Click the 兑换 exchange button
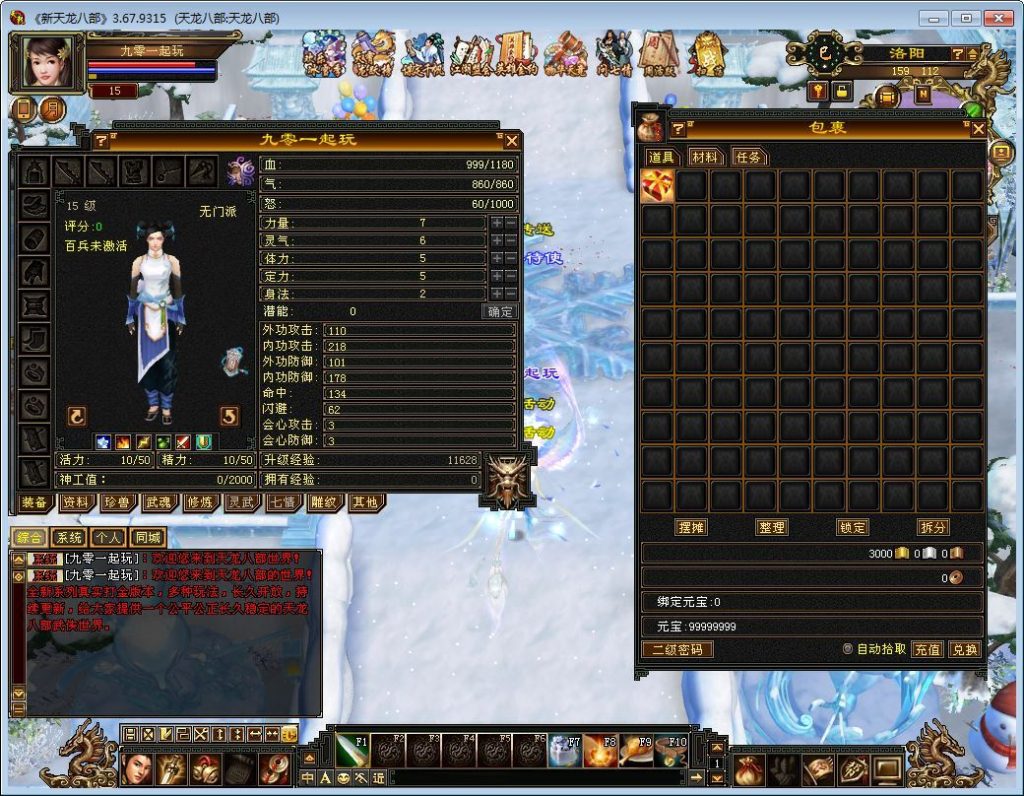1024x796 pixels. 965,649
